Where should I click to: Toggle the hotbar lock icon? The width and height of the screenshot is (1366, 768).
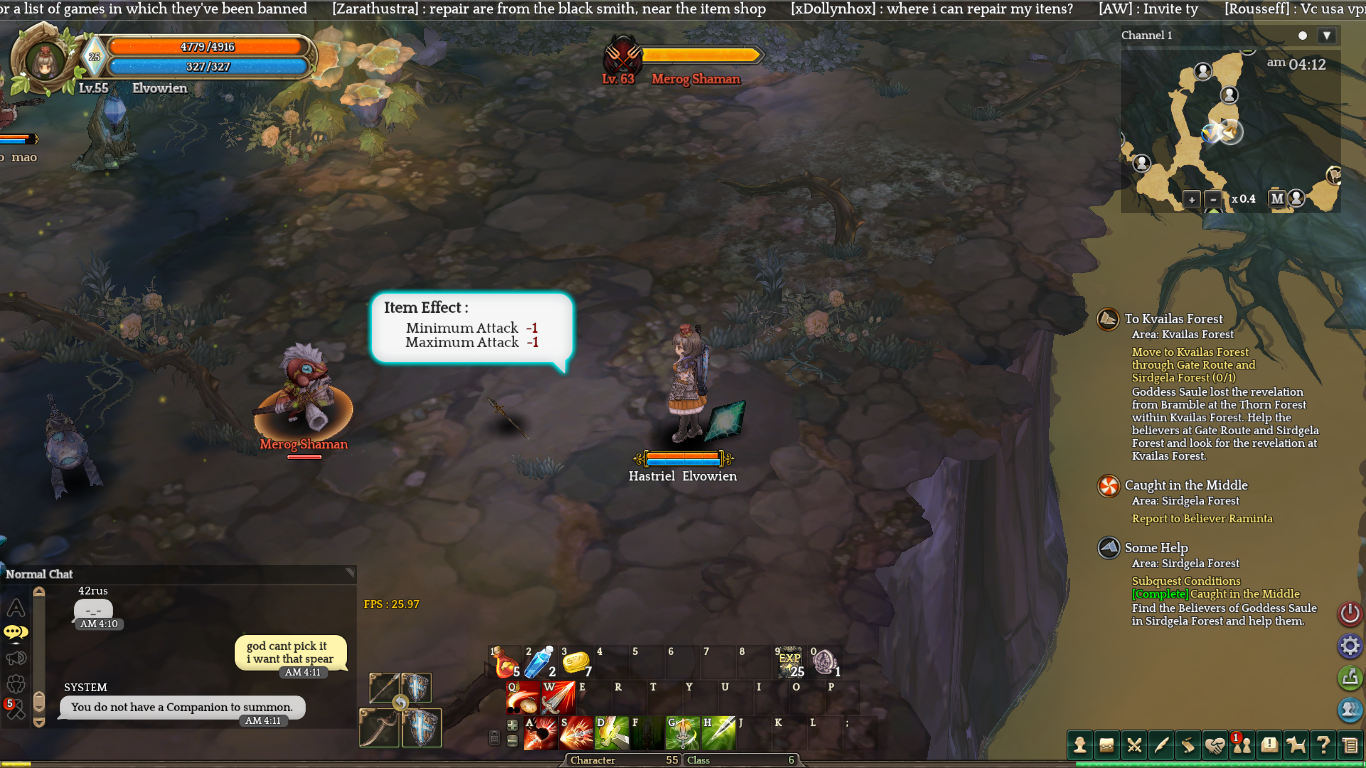pos(494,738)
